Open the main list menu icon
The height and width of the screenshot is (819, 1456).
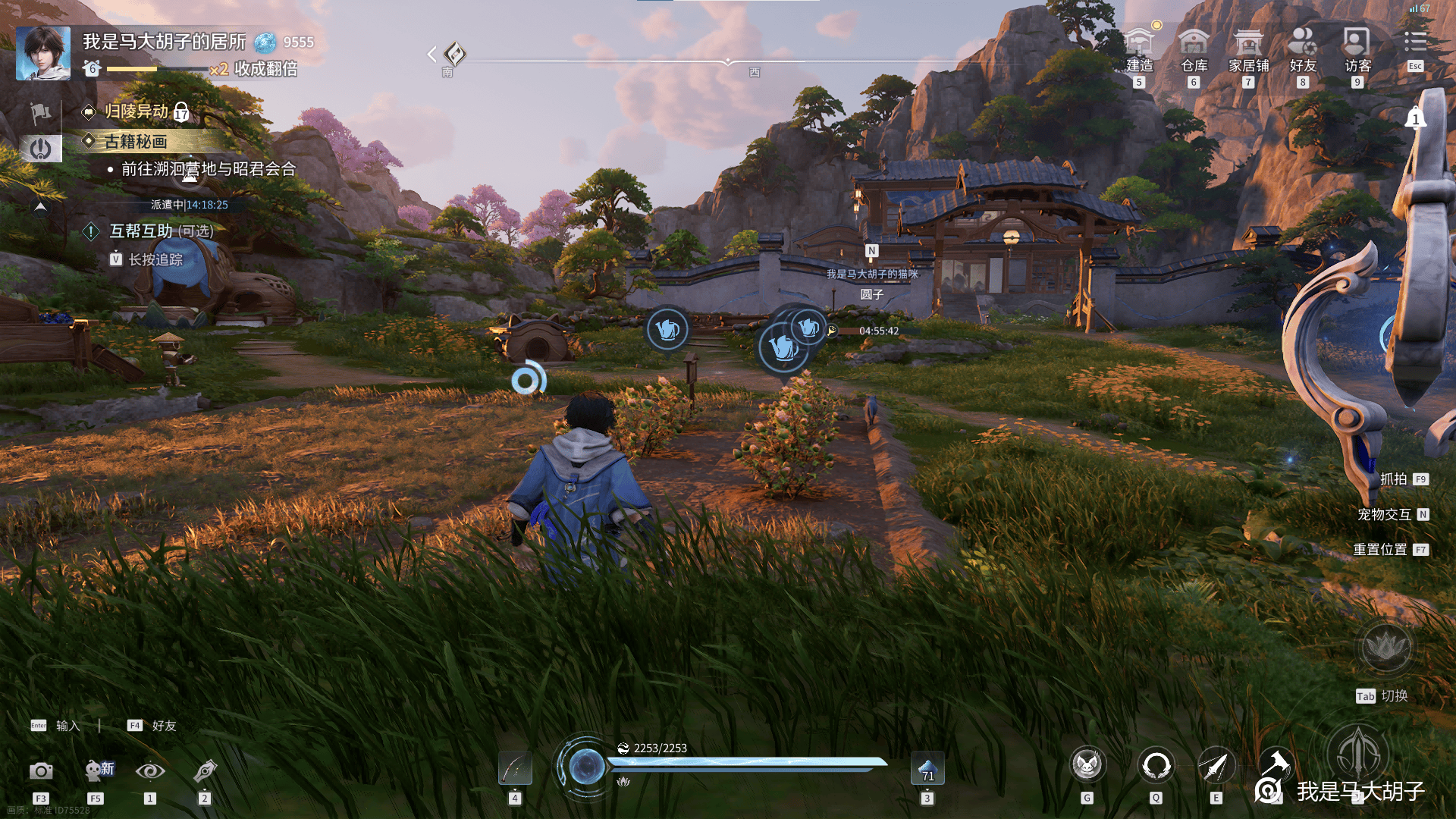1415,42
